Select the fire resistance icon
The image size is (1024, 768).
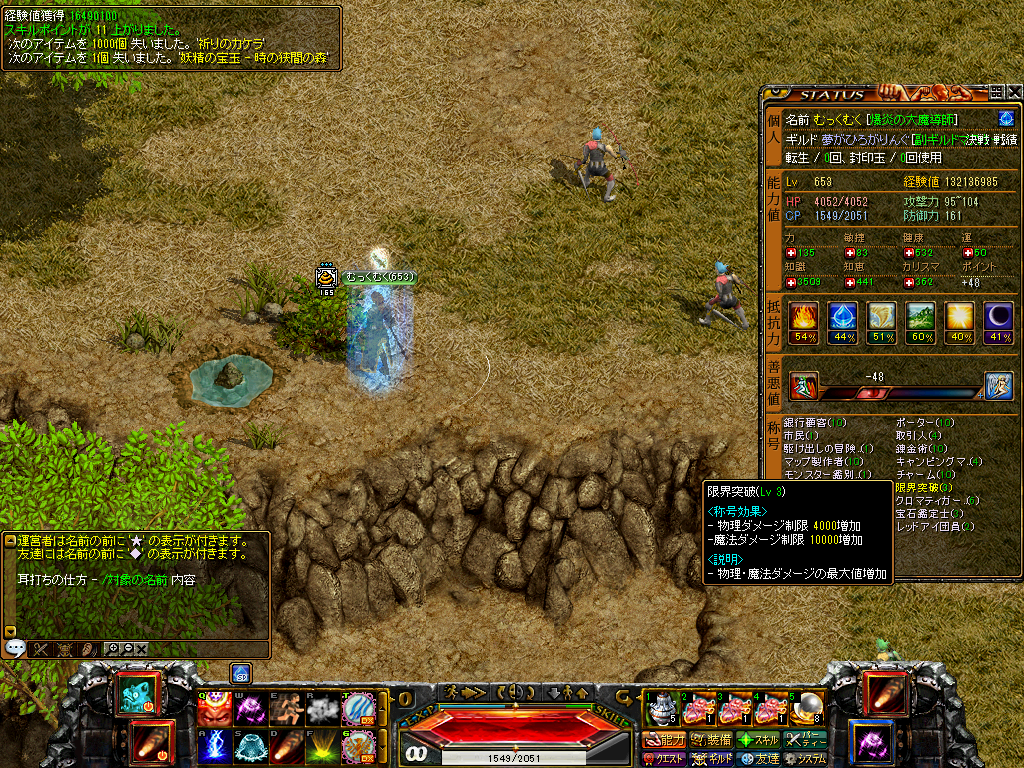coord(802,318)
